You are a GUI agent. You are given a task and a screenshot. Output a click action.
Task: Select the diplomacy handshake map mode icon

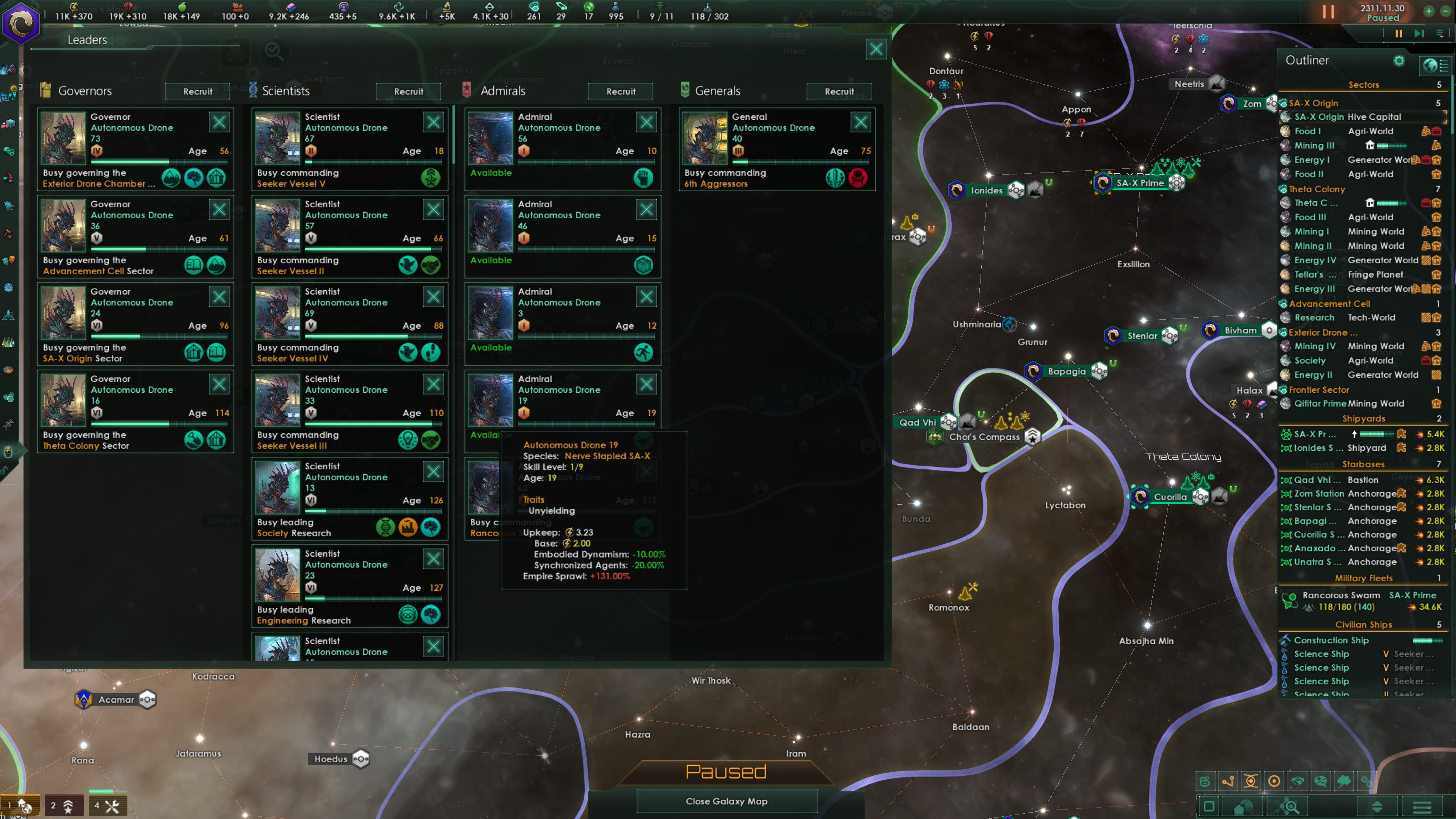pos(1298,781)
